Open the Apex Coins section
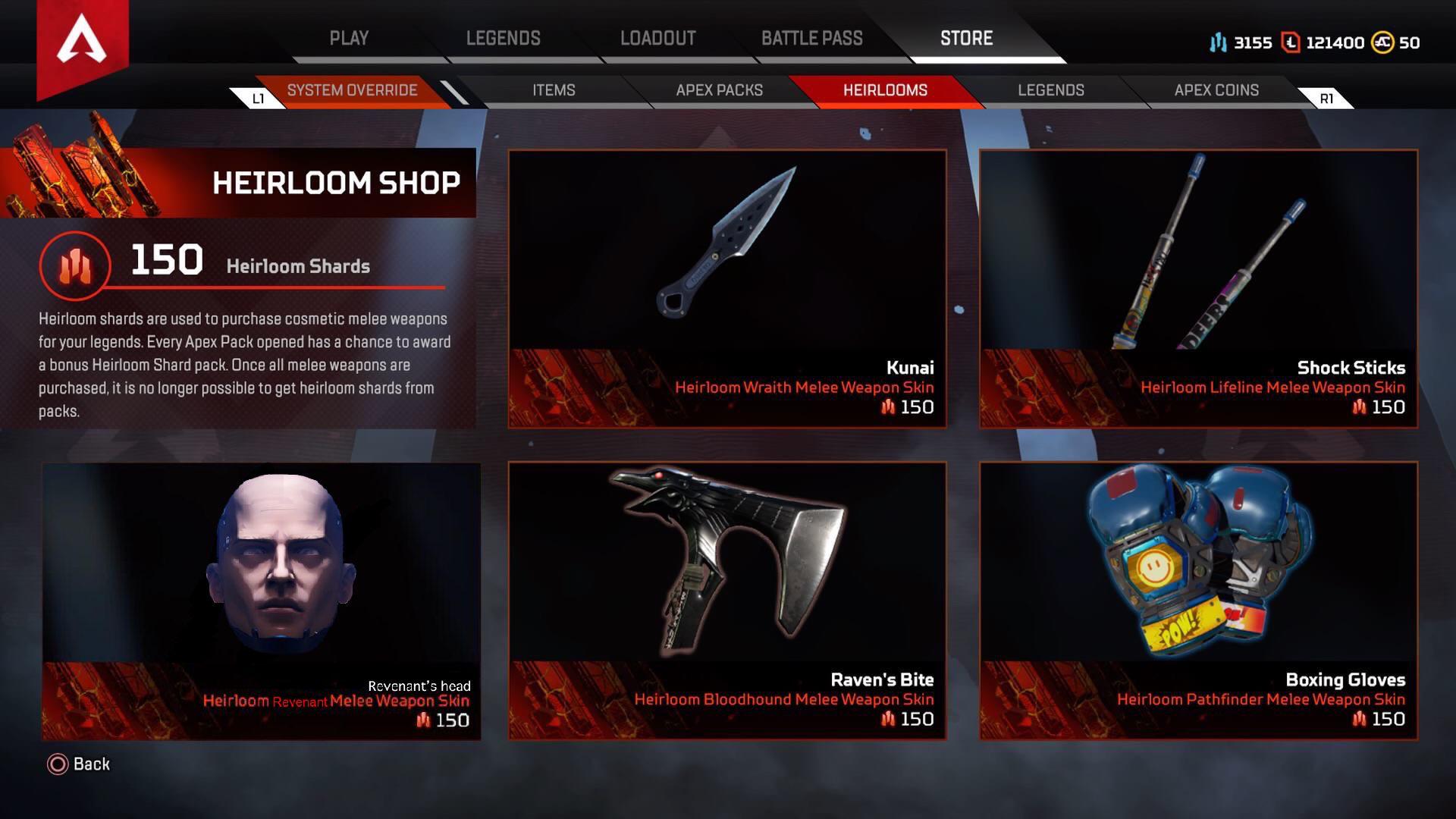Screen dimensions: 1456x819 (1216, 90)
